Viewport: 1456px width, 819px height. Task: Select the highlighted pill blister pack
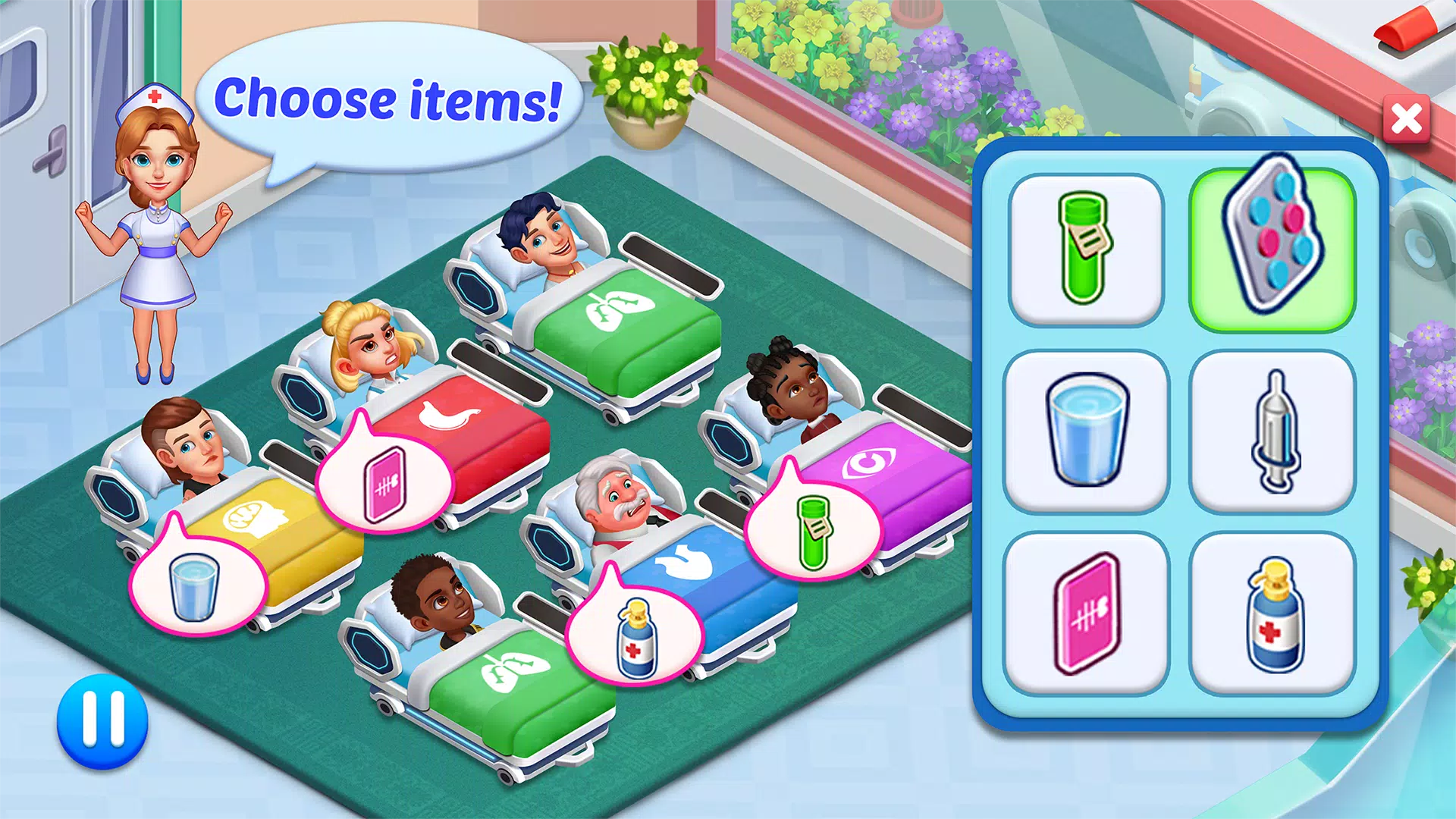[x=1272, y=249]
